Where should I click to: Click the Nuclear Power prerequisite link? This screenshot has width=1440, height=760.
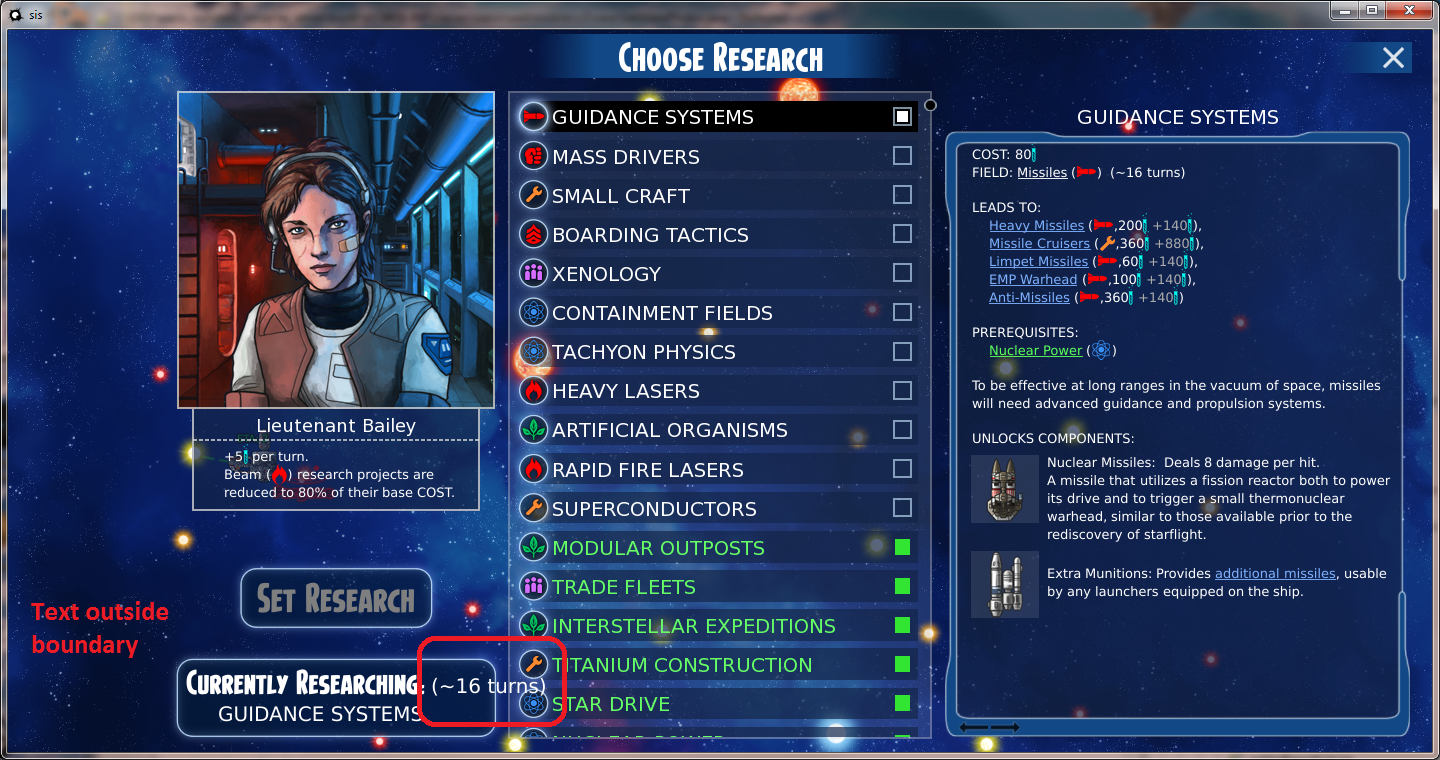click(1035, 351)
